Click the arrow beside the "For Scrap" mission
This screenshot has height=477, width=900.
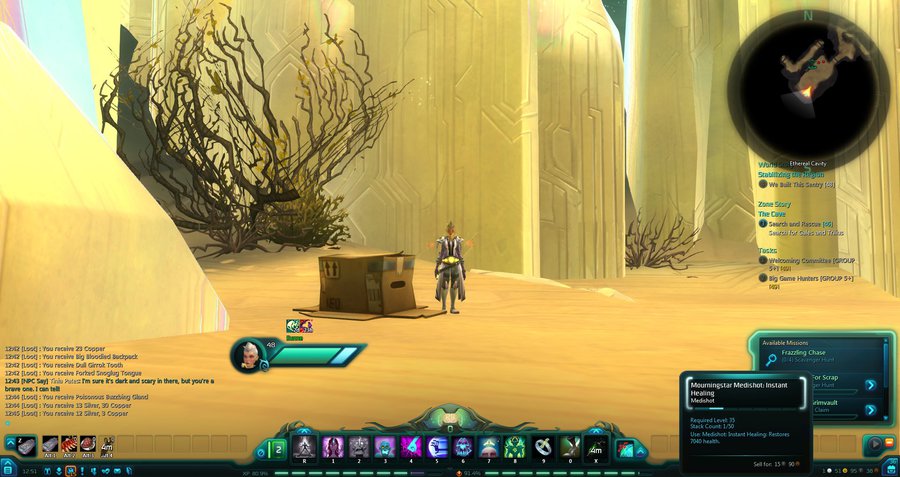point(870,384)
